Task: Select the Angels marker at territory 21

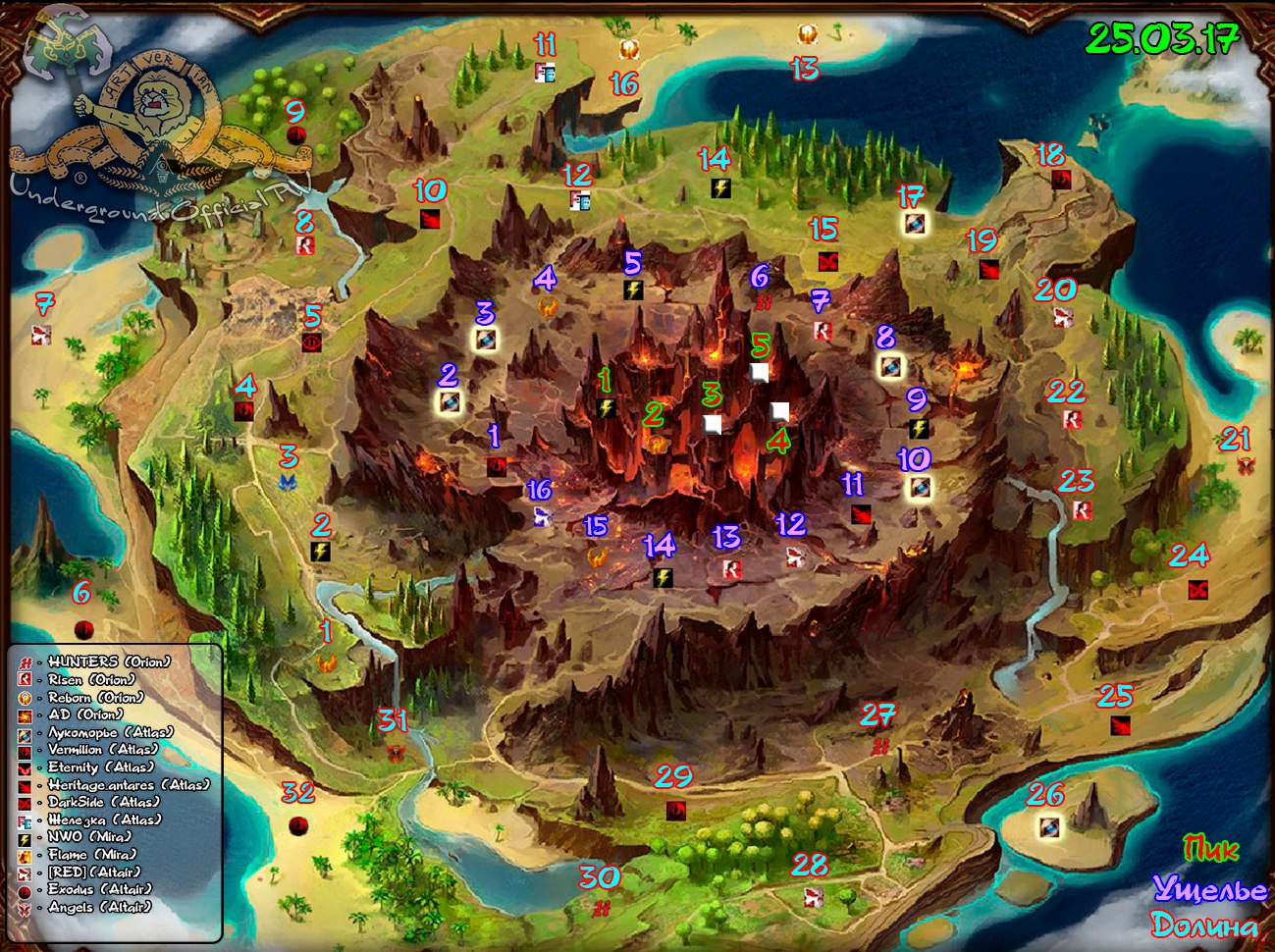Action: (x=1246, y=465)
